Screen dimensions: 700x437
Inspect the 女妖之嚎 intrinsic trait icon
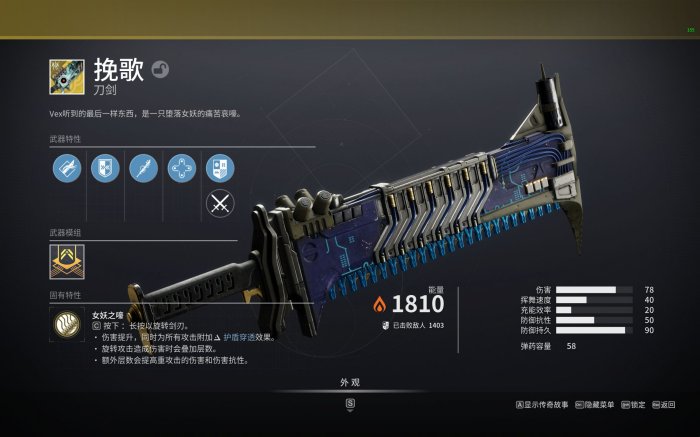pos(68,325)
